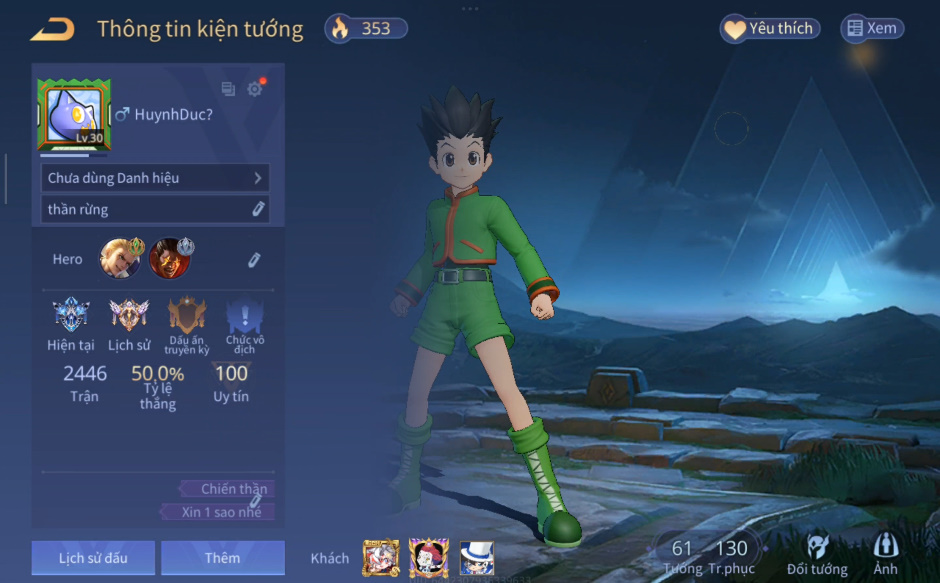Edit the thần rừng signature
This screenshot has width=940, height=583.
point(257,209)
